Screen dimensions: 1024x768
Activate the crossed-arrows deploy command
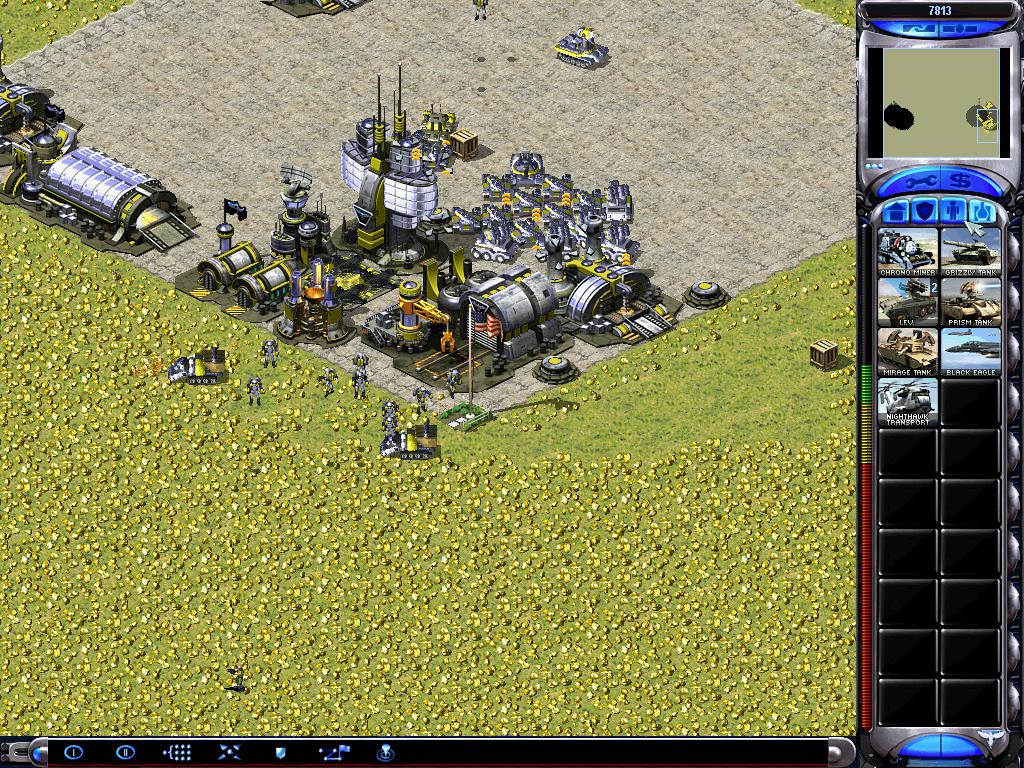pos(229,752)
